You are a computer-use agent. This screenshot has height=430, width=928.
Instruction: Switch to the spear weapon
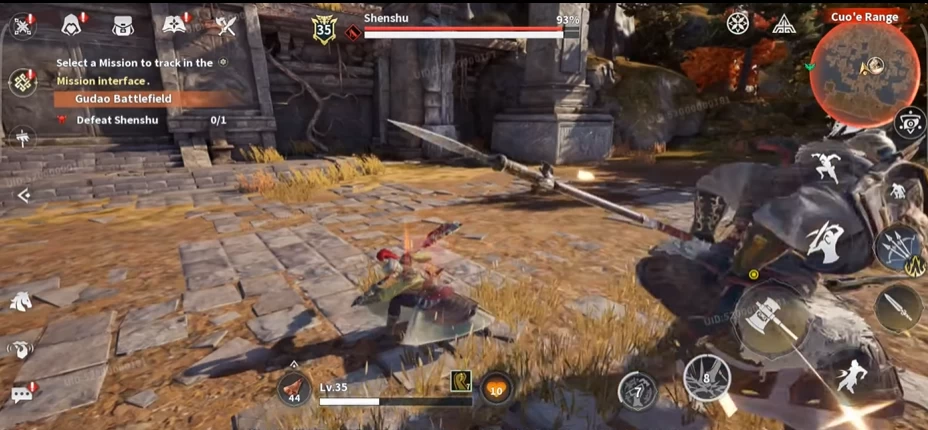click(897, 308)
